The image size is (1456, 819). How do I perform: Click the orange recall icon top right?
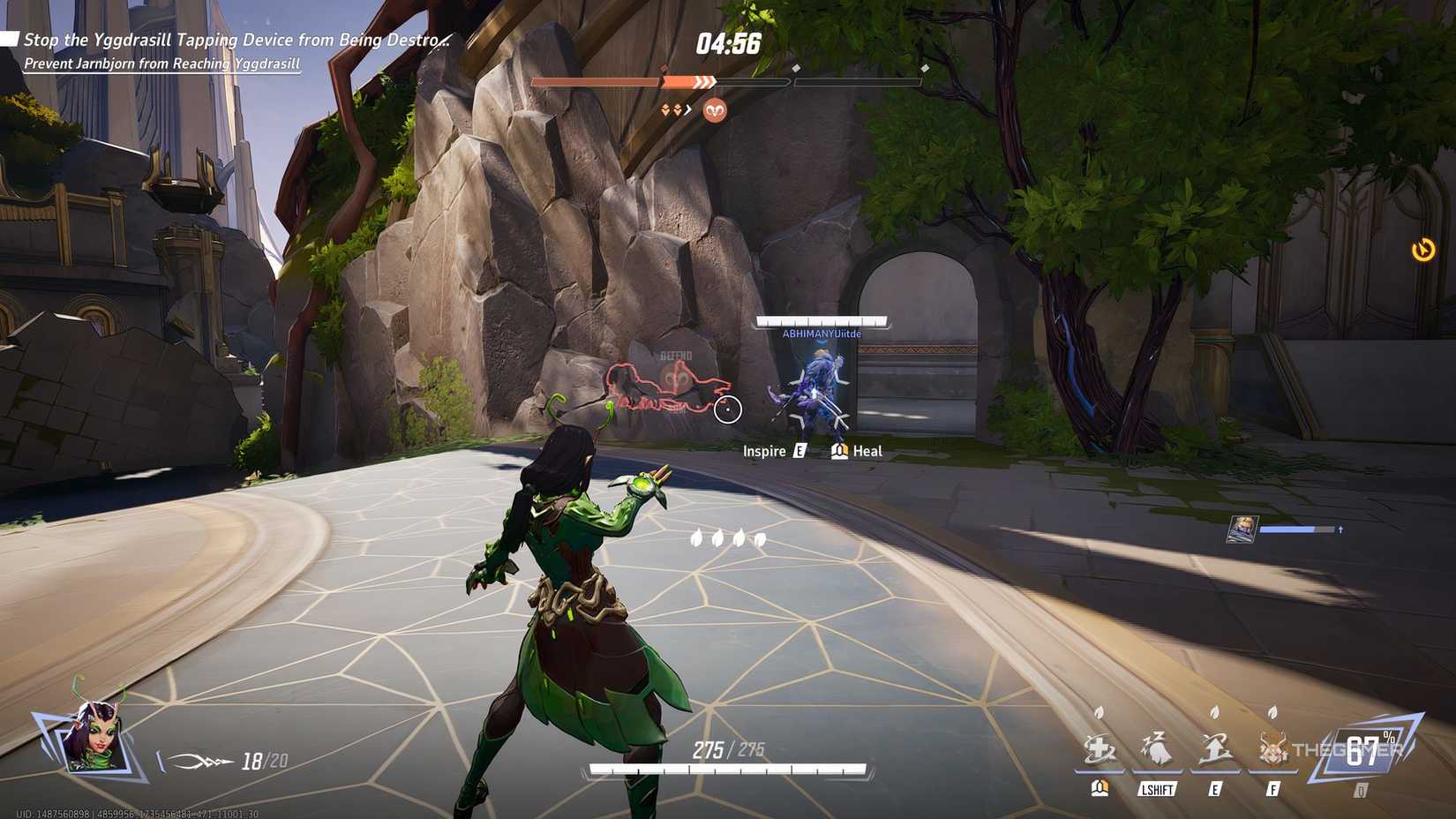(x=1423, y=252)
